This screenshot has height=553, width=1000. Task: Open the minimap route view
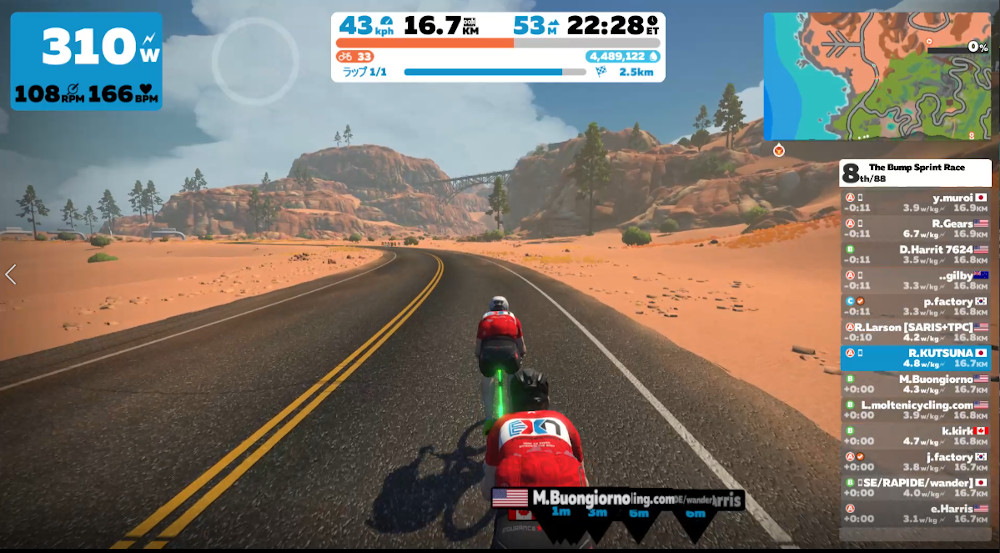tap(876, 76)
